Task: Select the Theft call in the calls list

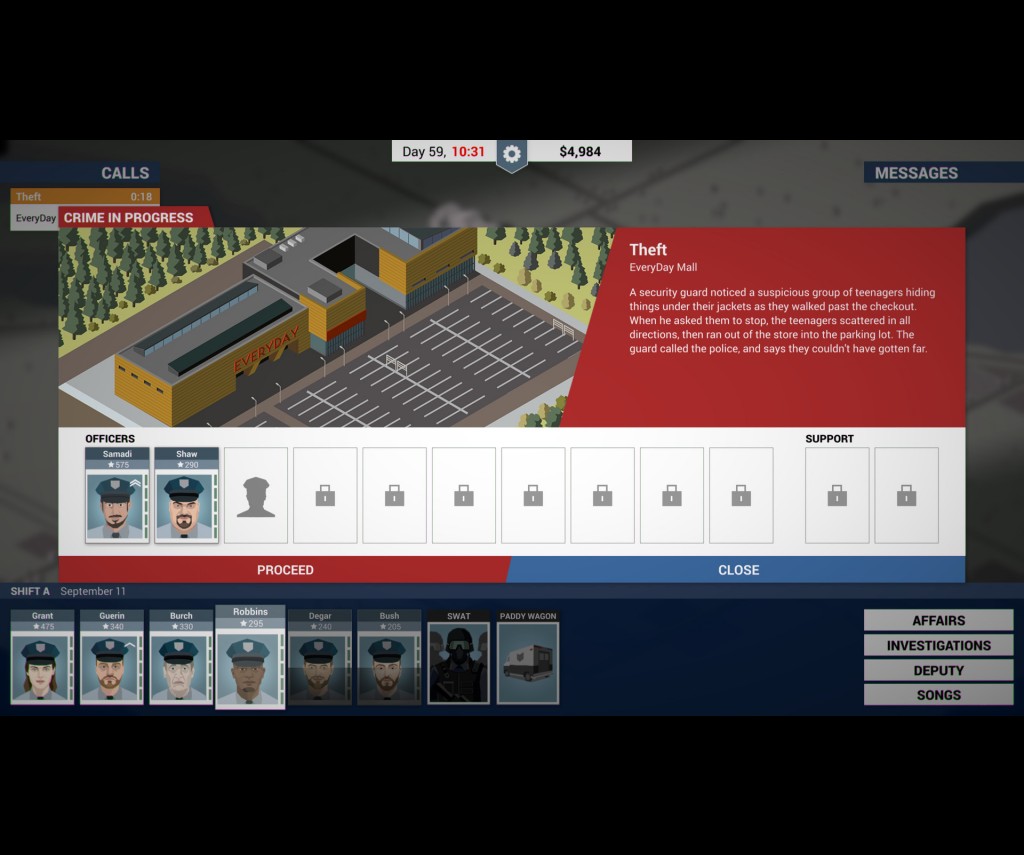Action: 84,197
